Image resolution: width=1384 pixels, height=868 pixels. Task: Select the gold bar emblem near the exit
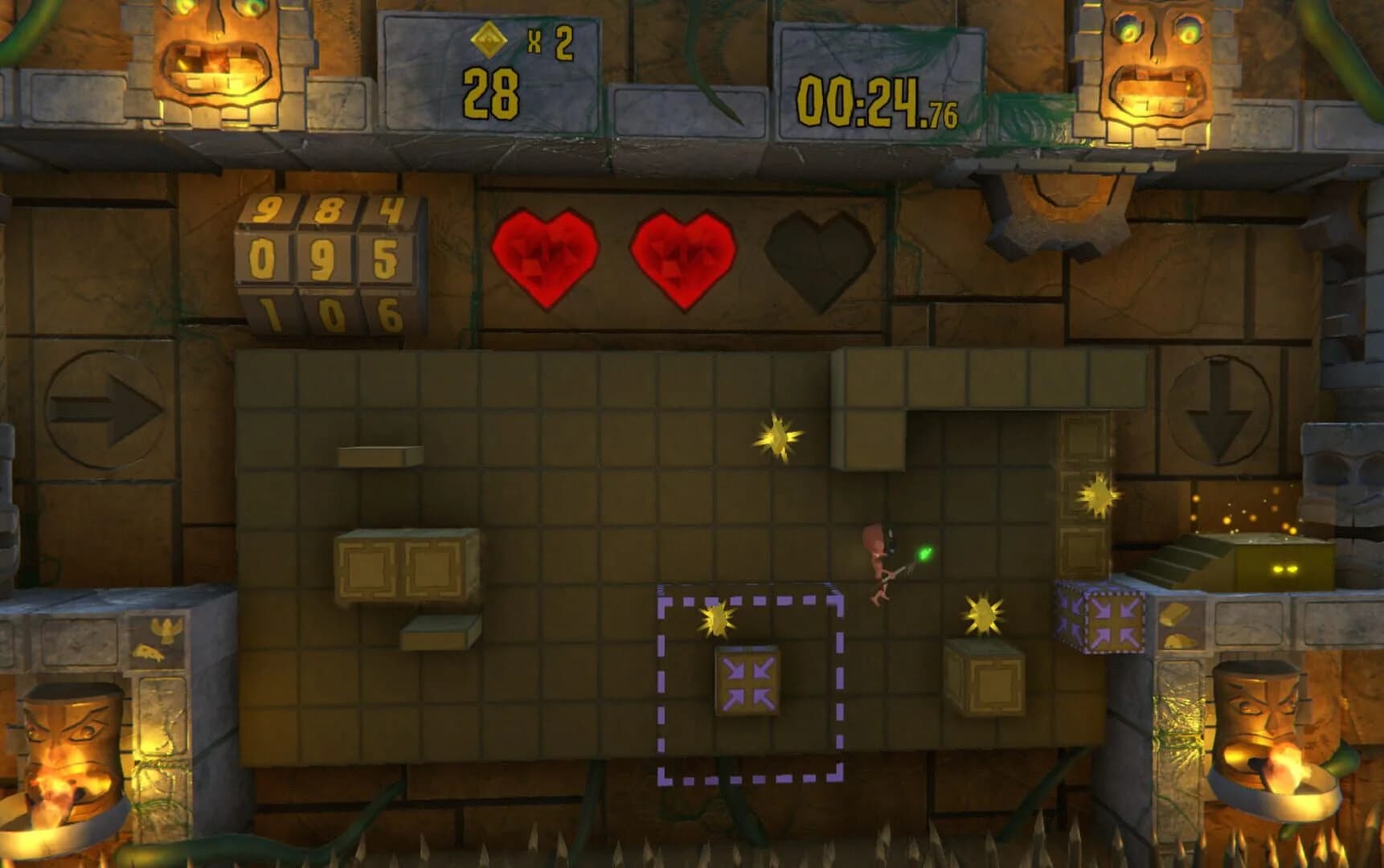[x=1173, y=615]
